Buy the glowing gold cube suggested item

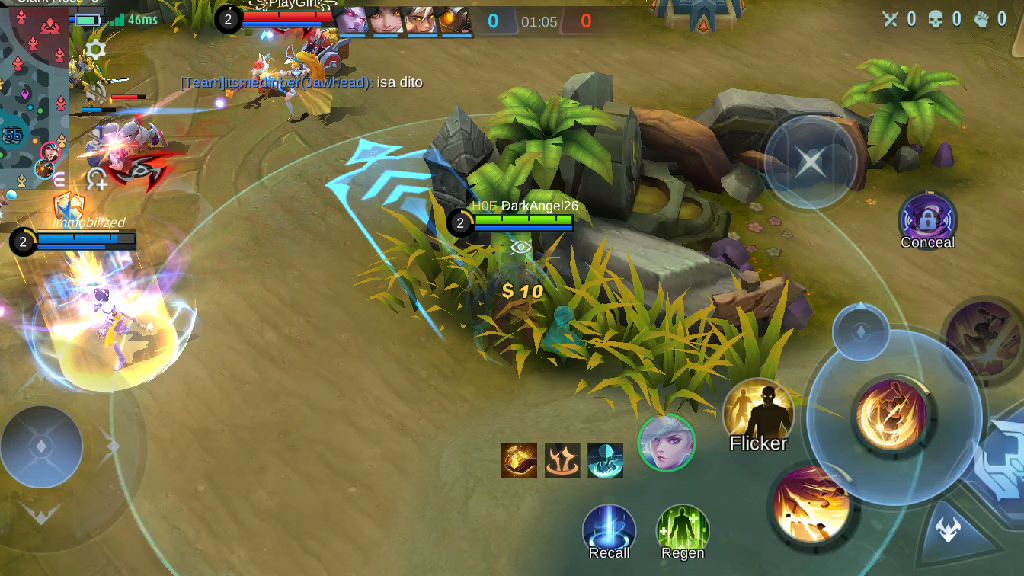coord(519,460)
